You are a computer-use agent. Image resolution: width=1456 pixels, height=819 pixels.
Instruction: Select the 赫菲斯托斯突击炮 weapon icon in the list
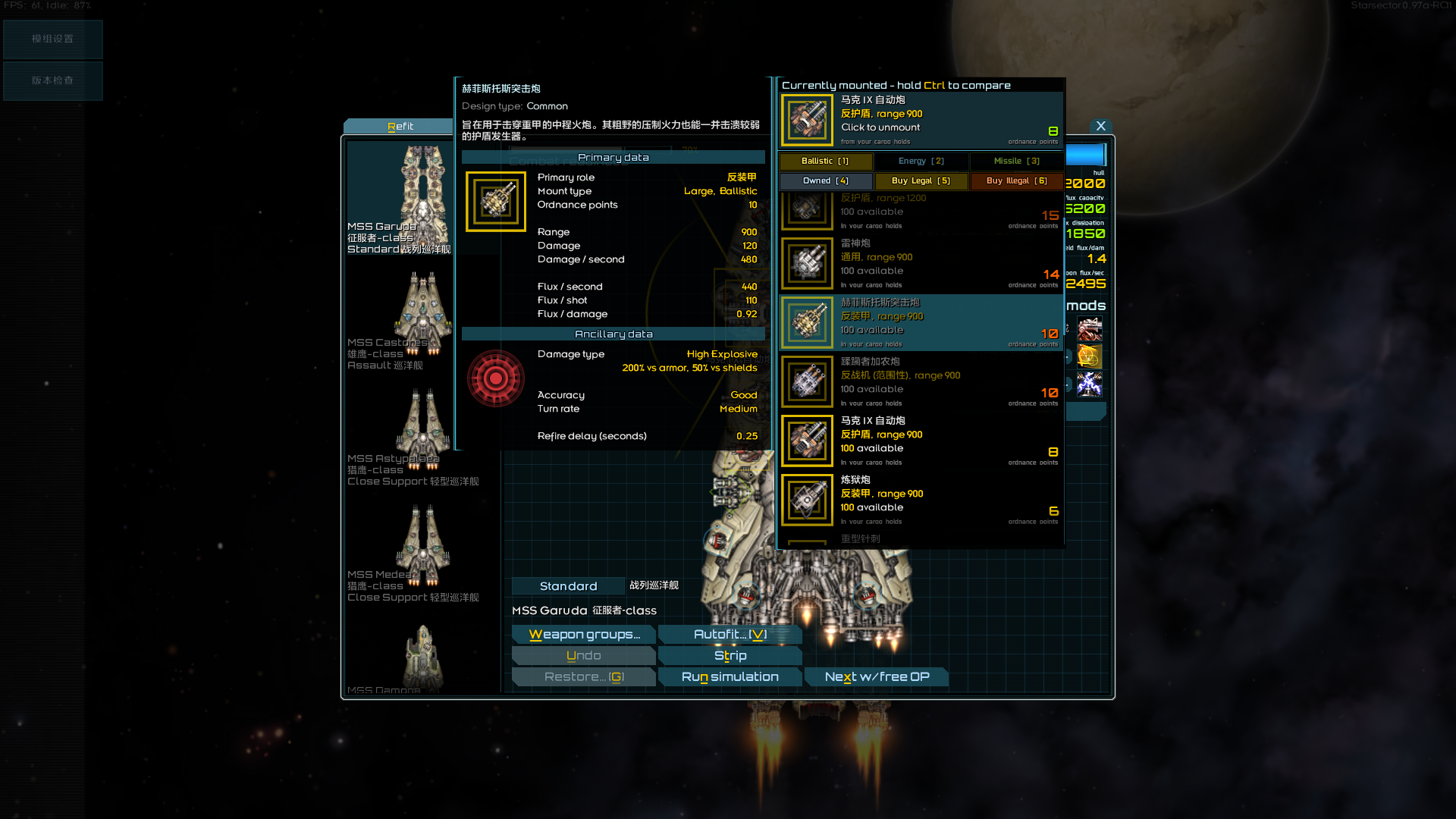(x=807, y=322)
